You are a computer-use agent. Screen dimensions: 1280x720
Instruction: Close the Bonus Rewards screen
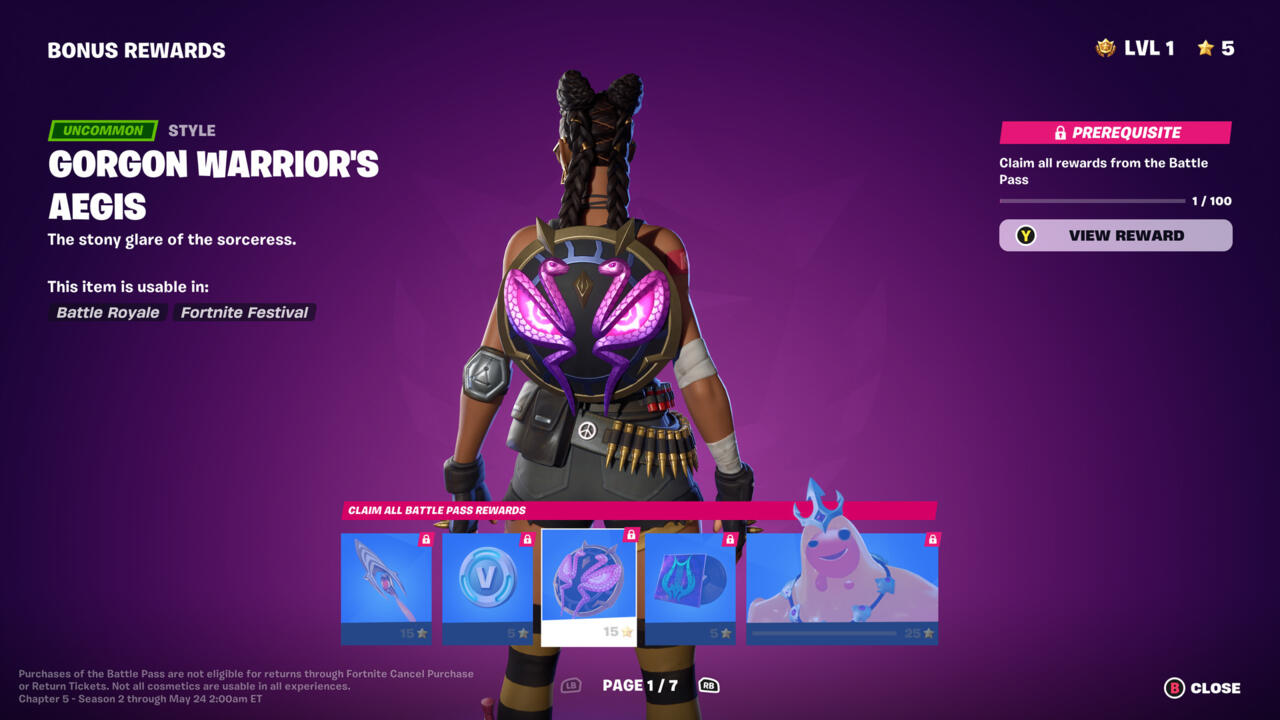(x=1202, y=688)
